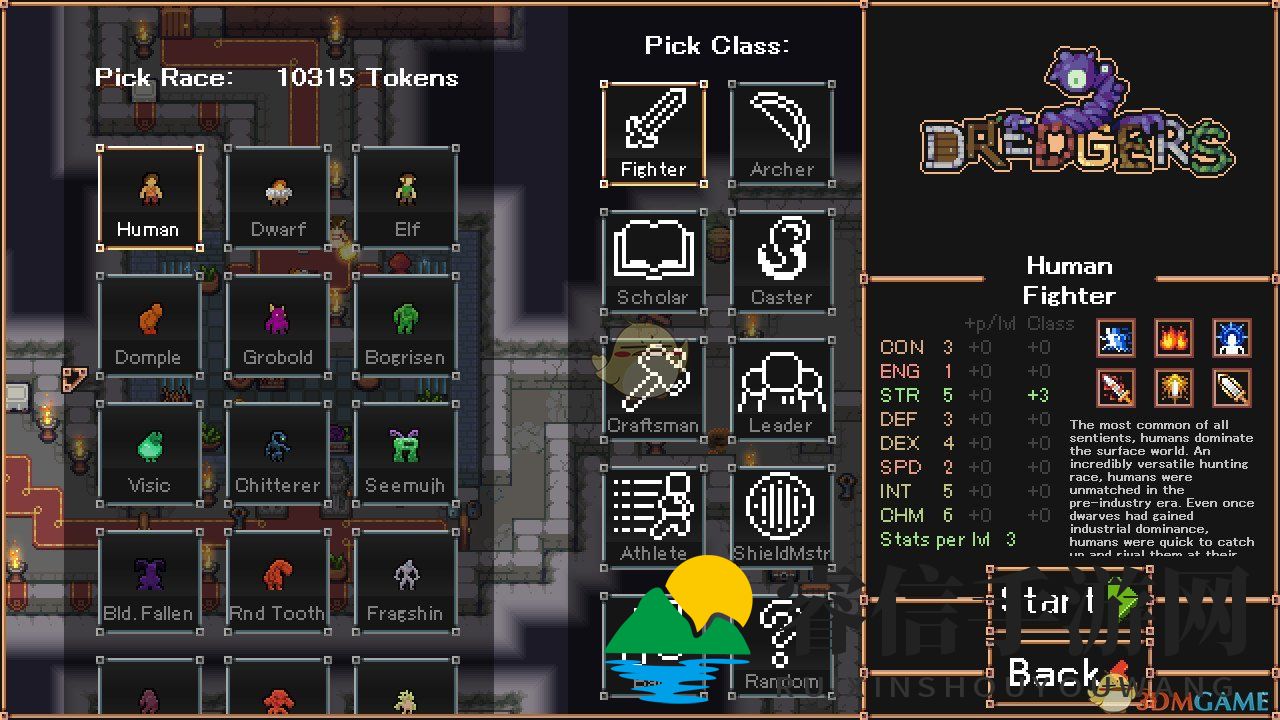Select the Domple race
This screenshot has height=720, width=1280.
point(149,325)
